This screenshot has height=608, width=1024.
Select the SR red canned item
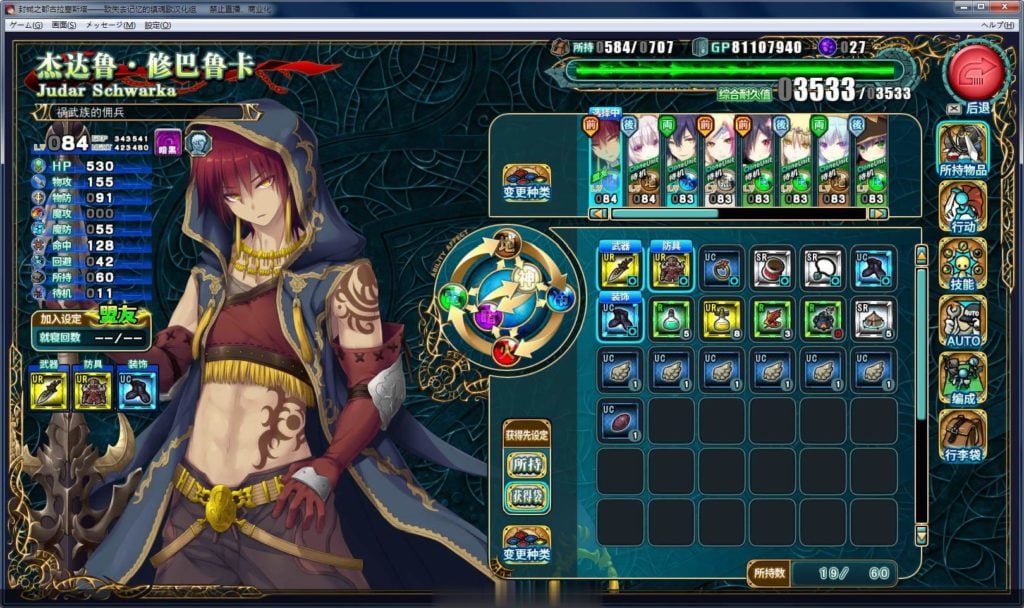[772, 268]
